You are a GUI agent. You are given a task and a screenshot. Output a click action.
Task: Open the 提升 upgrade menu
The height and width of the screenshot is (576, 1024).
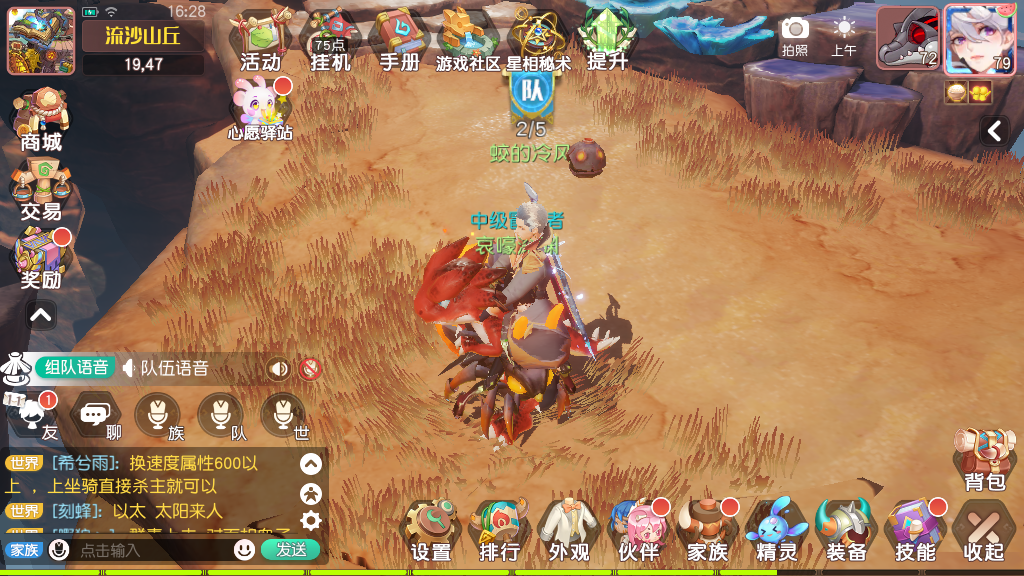[x=607, y=42]
